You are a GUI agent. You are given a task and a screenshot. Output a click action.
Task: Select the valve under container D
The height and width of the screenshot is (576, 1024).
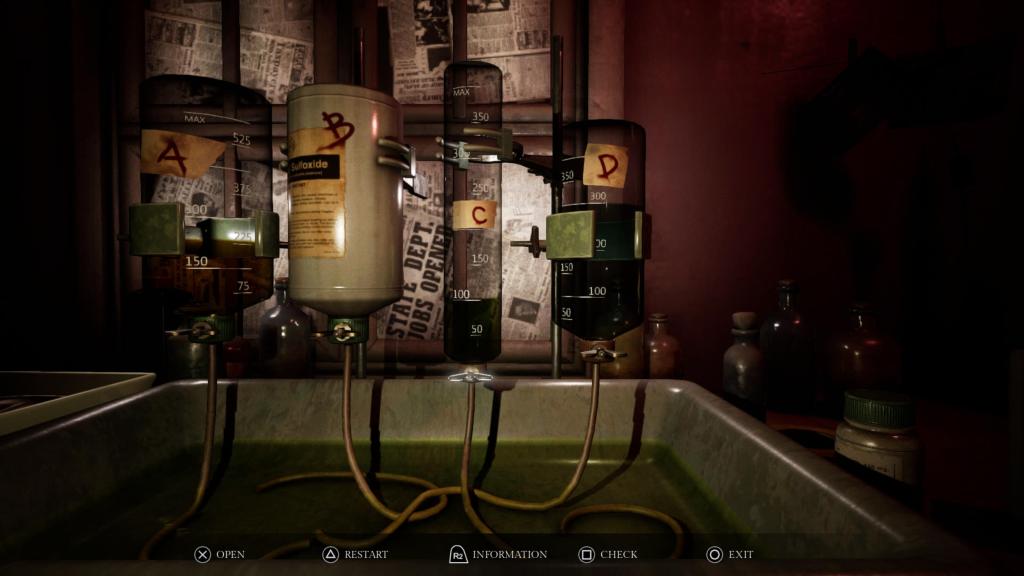pos(601,352)
